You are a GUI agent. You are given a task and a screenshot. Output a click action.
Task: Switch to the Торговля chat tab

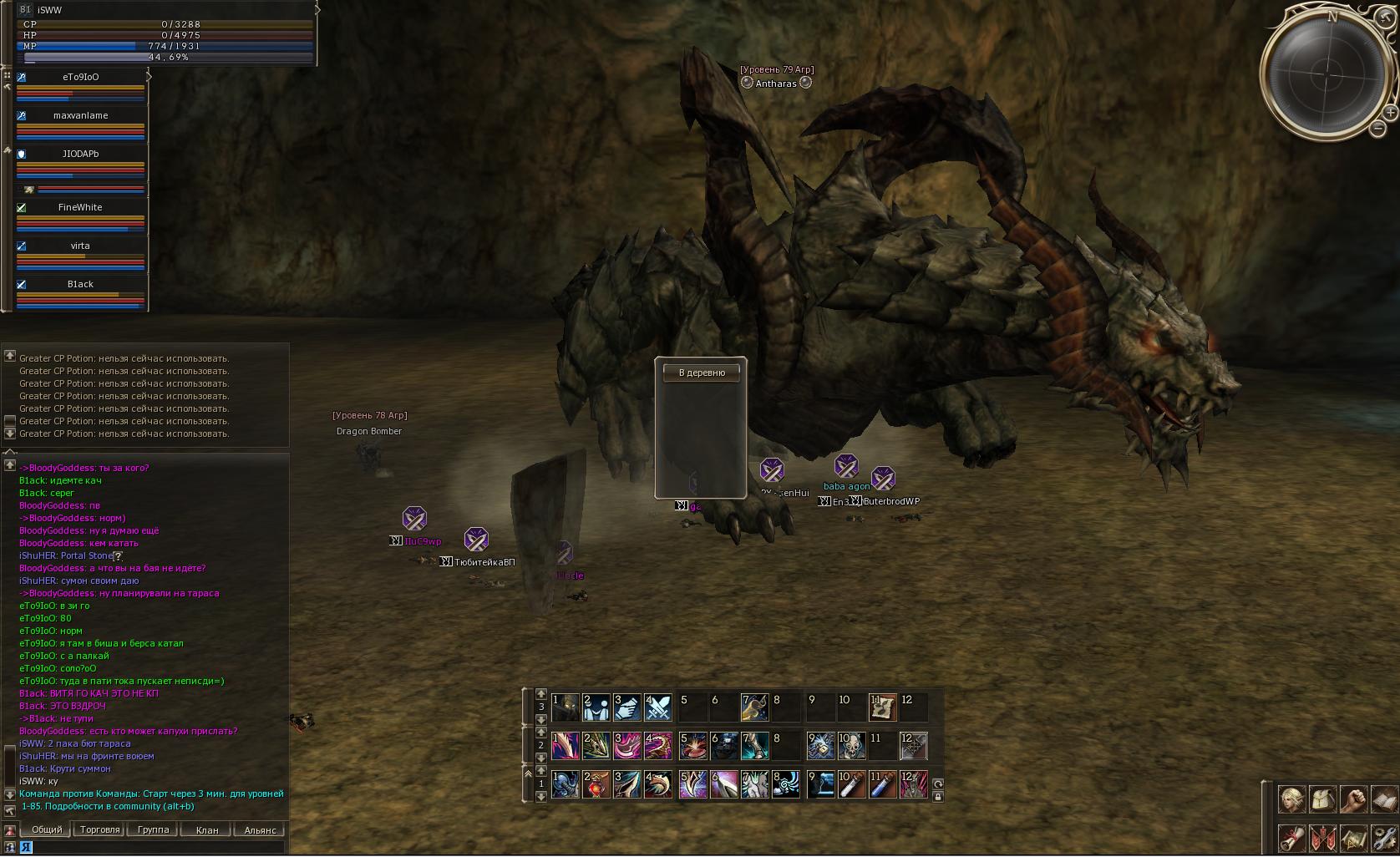tap(100, 829)
